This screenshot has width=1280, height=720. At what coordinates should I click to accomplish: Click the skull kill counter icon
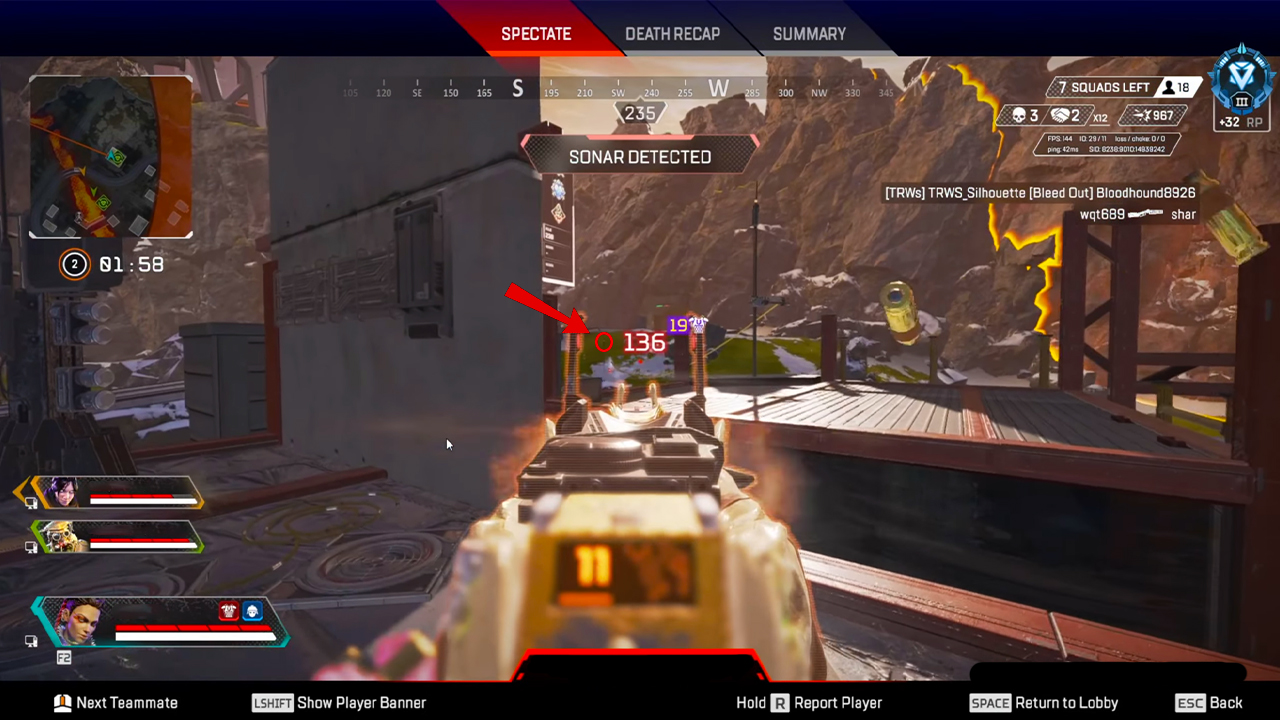tap(1018, 115)
